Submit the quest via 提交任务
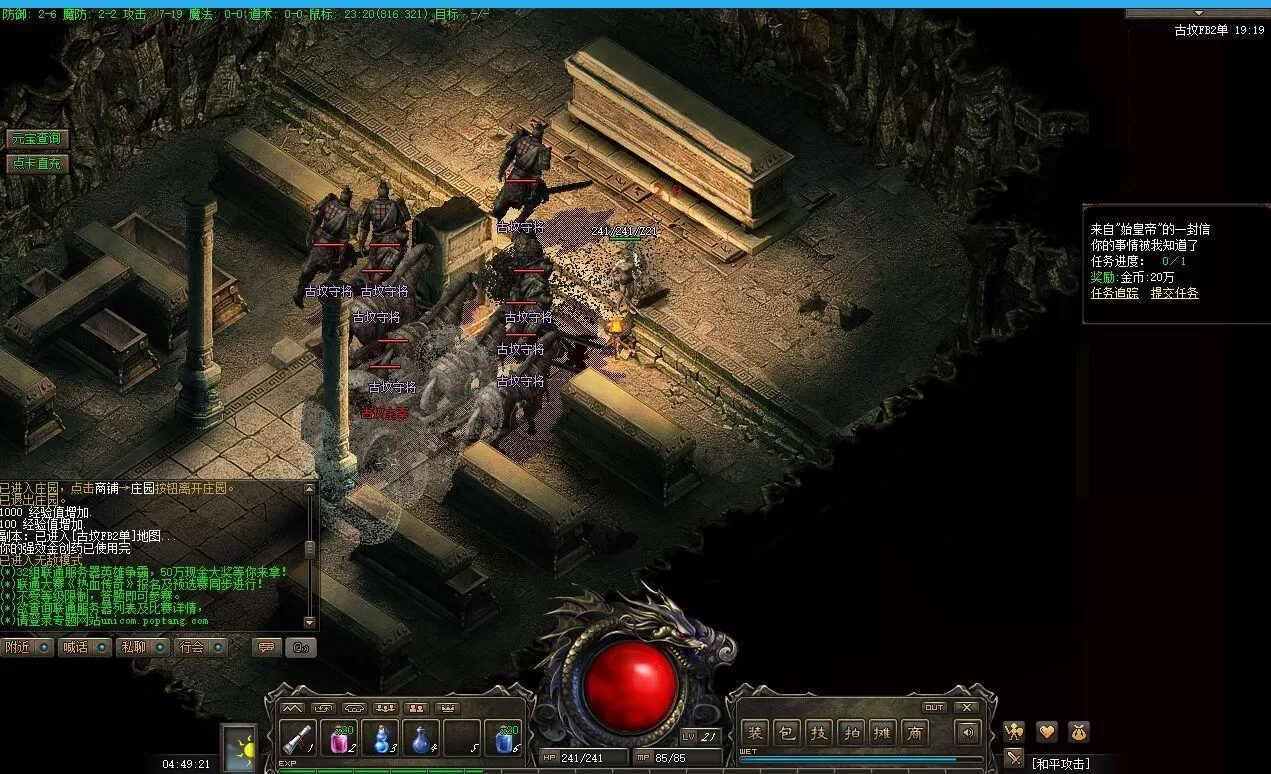The image size is (1271, 774). click(x=1174, y=293)
